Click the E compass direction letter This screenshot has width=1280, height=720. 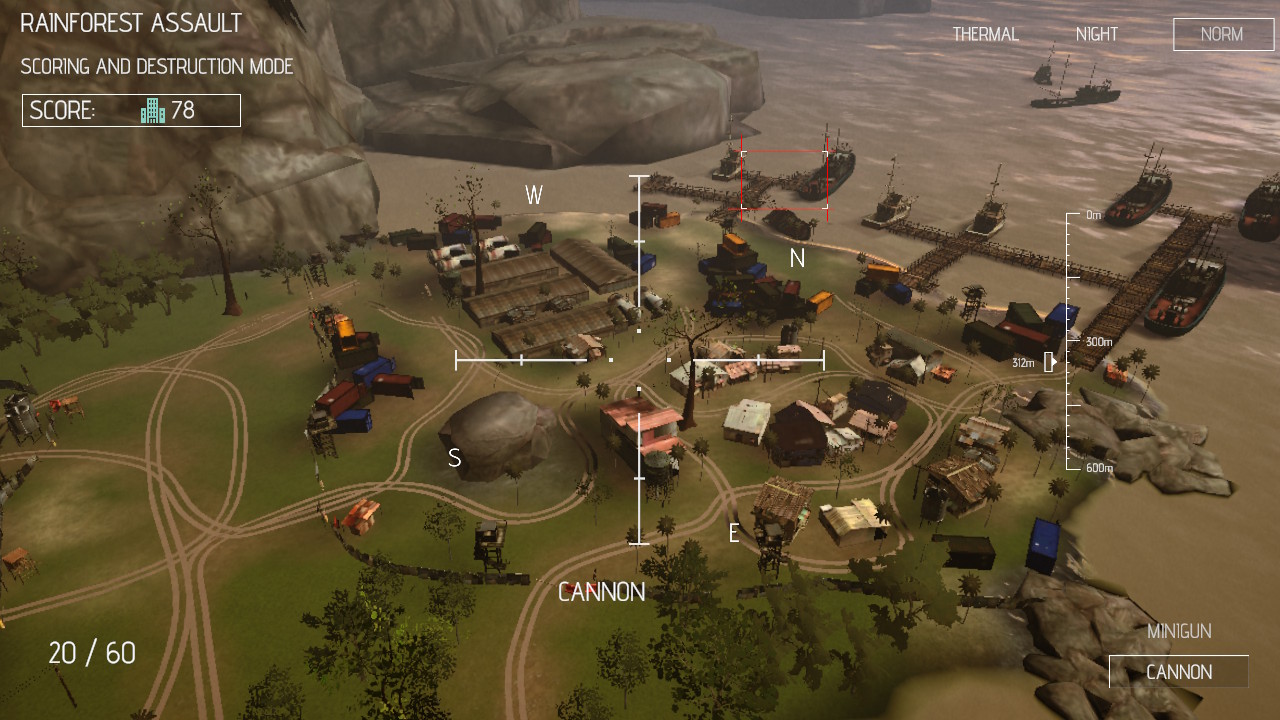(x=735, y=534)
